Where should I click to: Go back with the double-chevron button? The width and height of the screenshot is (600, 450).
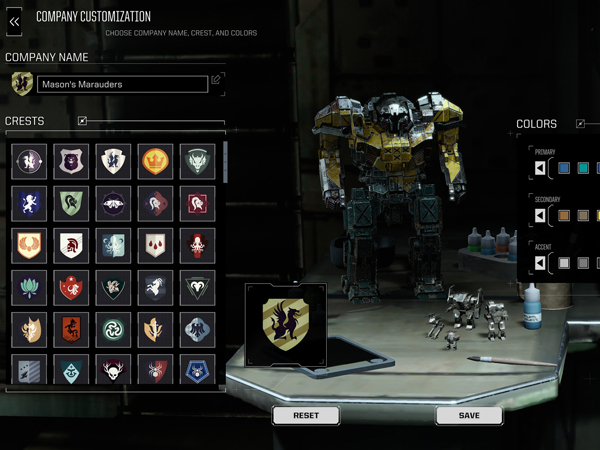(x=15, y=20)
